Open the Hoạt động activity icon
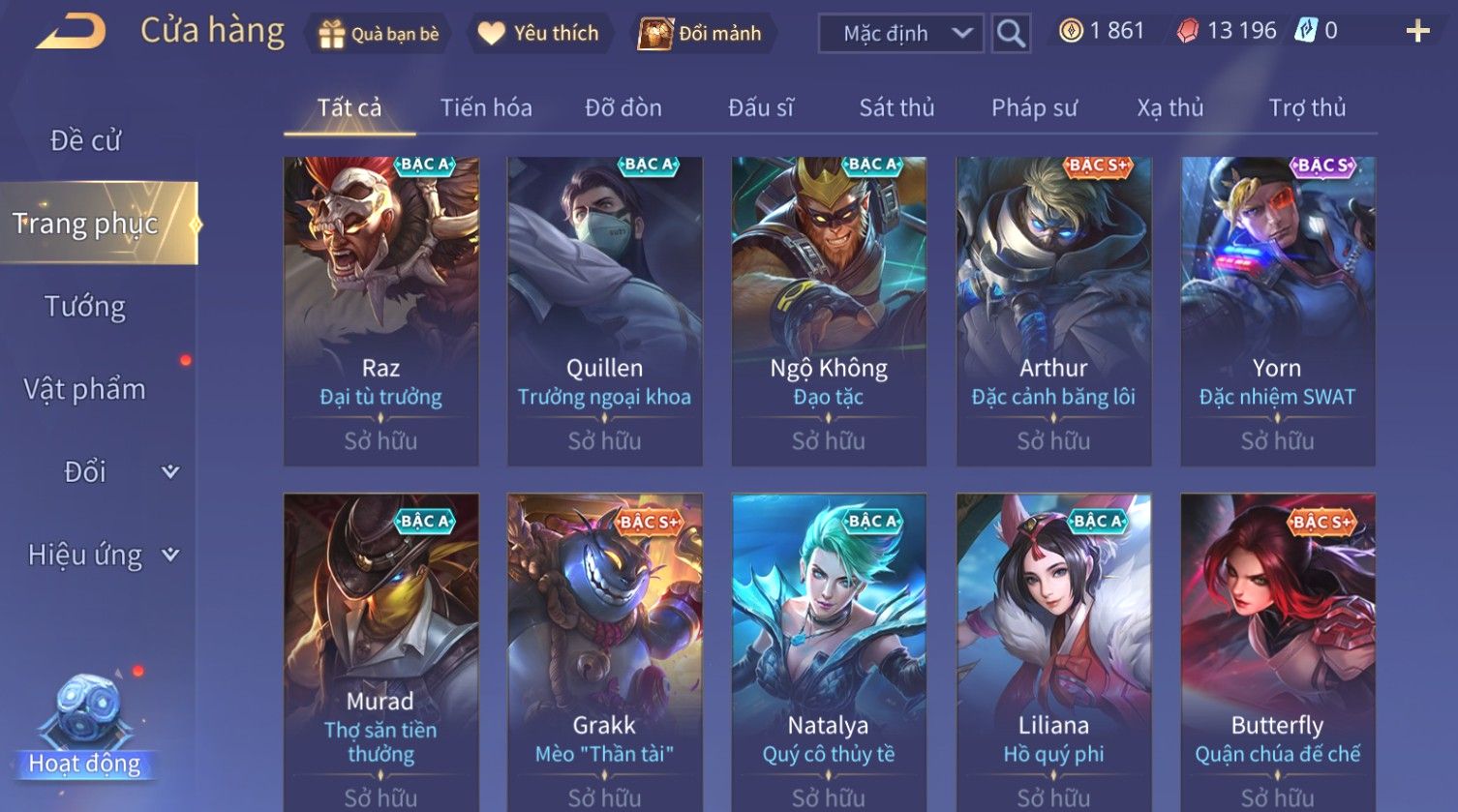Image resolution: width=1458 pixels, height=812 pixels. pos(85,726)
